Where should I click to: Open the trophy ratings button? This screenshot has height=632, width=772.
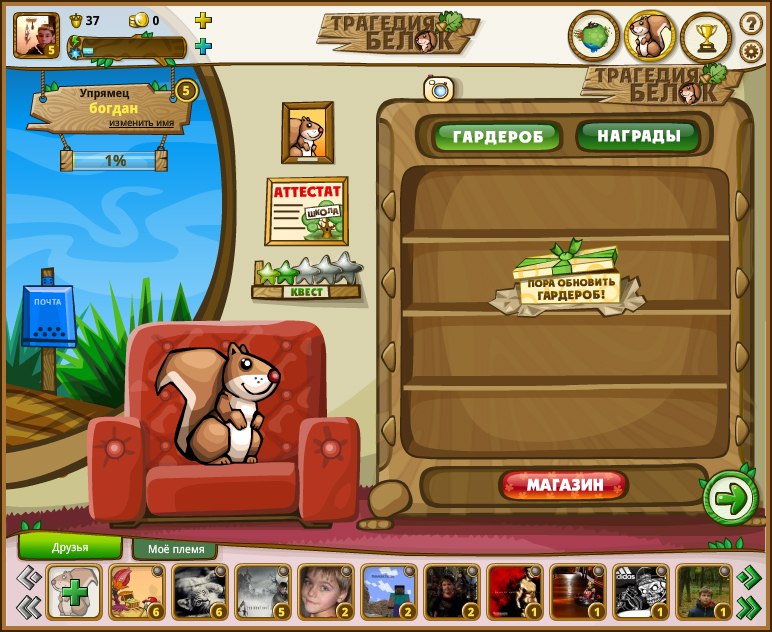pyautogui.click(x=707, y=37)
